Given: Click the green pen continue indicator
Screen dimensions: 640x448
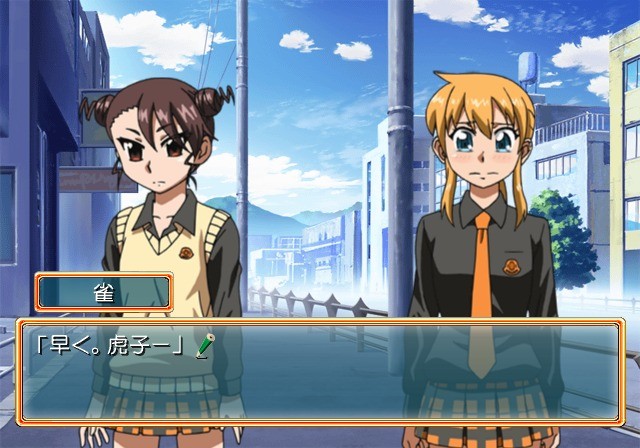Looking at the screenshot, I should point(204,346).
